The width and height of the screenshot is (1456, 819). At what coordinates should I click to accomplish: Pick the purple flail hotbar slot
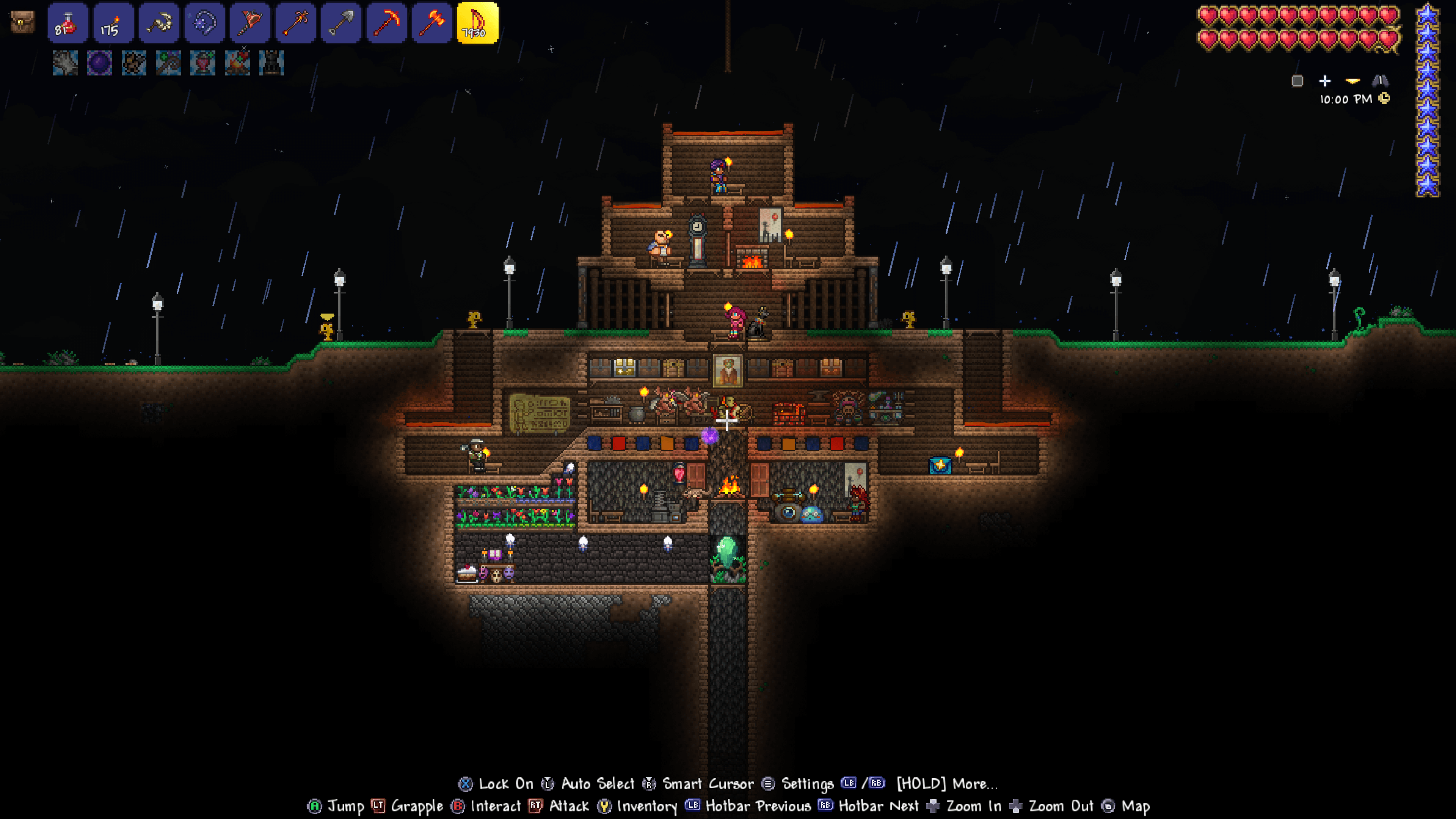(x=205, y=23)
